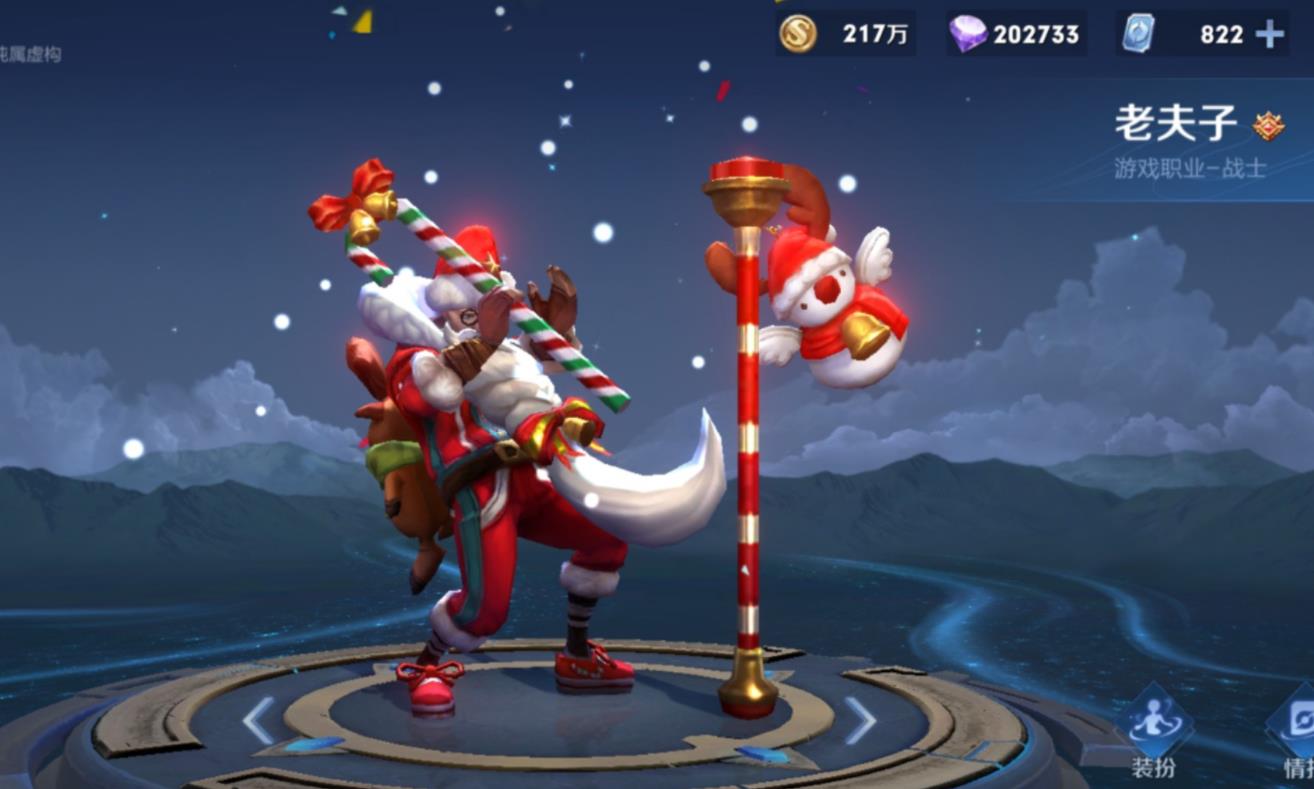Image resolution: width=1314 pixels, height=789 pixels.
Task: Tap the blue ticket currency icon
Action: pyautogui.click(x=1138, y=34)
